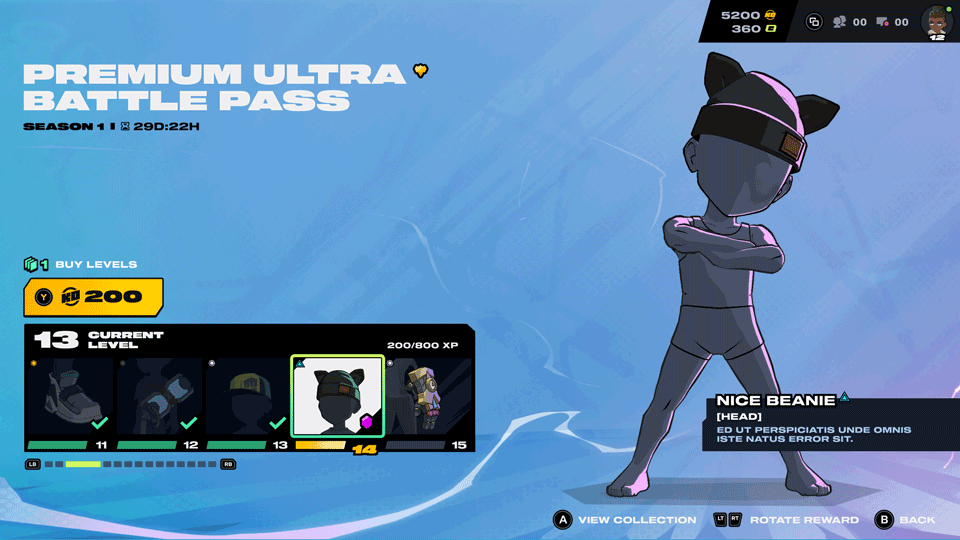Click the overlapping squares icon in top bar
Viewport: 960px width, 540px height.
point(813,22)
